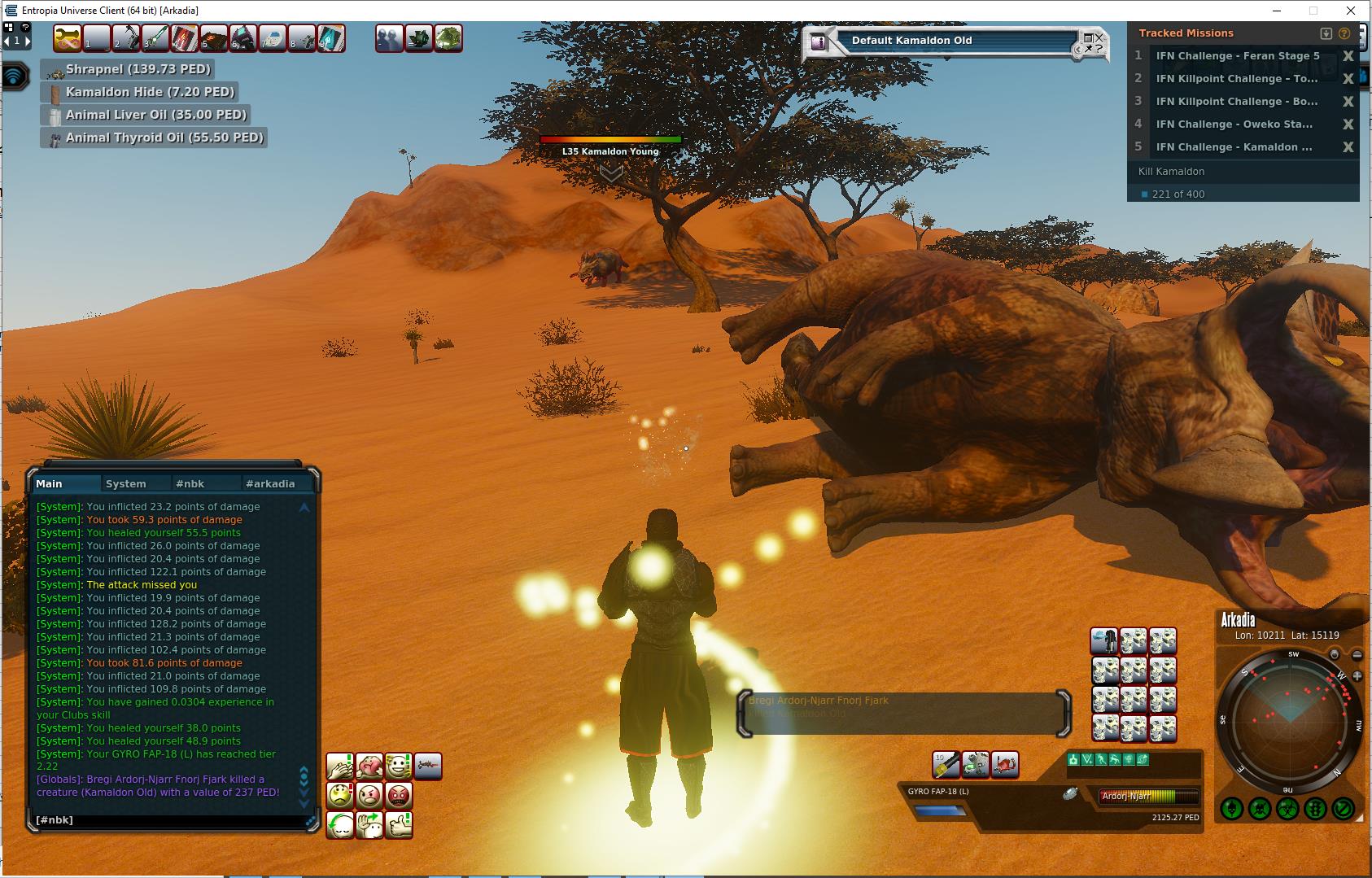Use the waving hand emote

369,824
